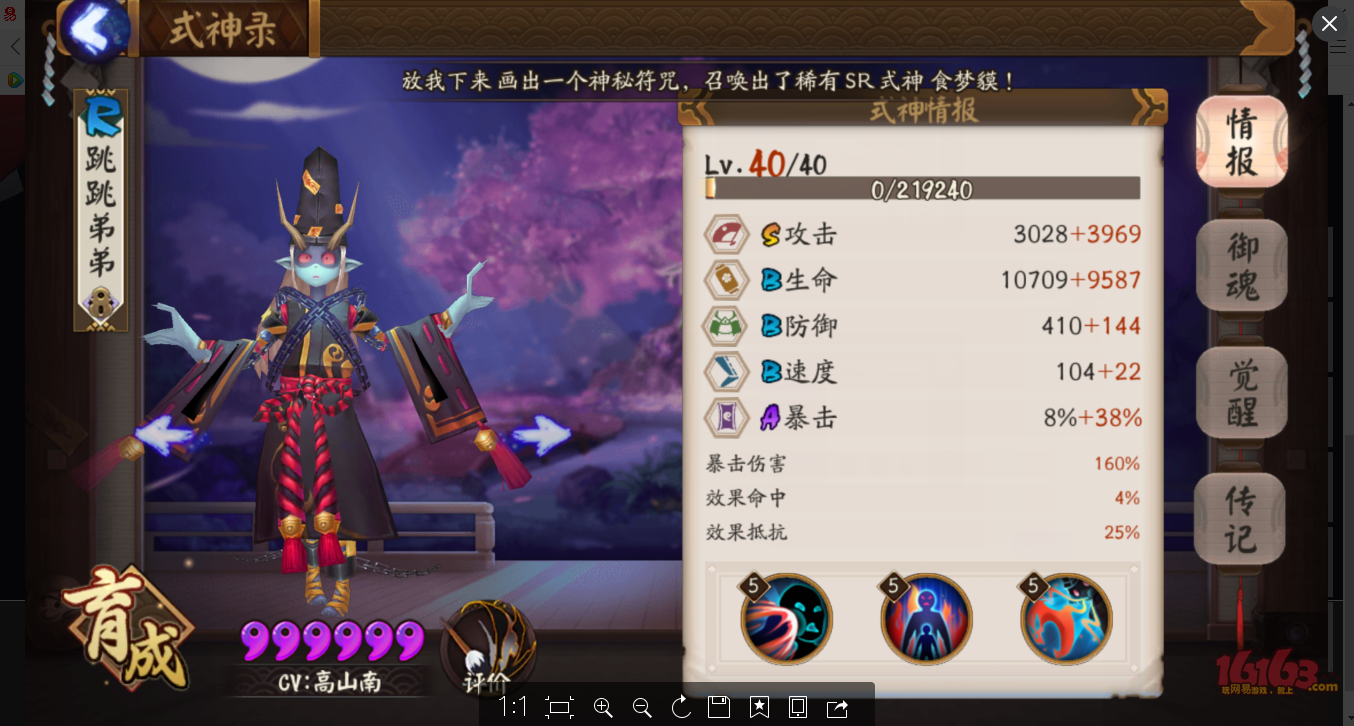1354x726 pixels.
Task: Show the 传记 tab
Action: coord(1241,519)
